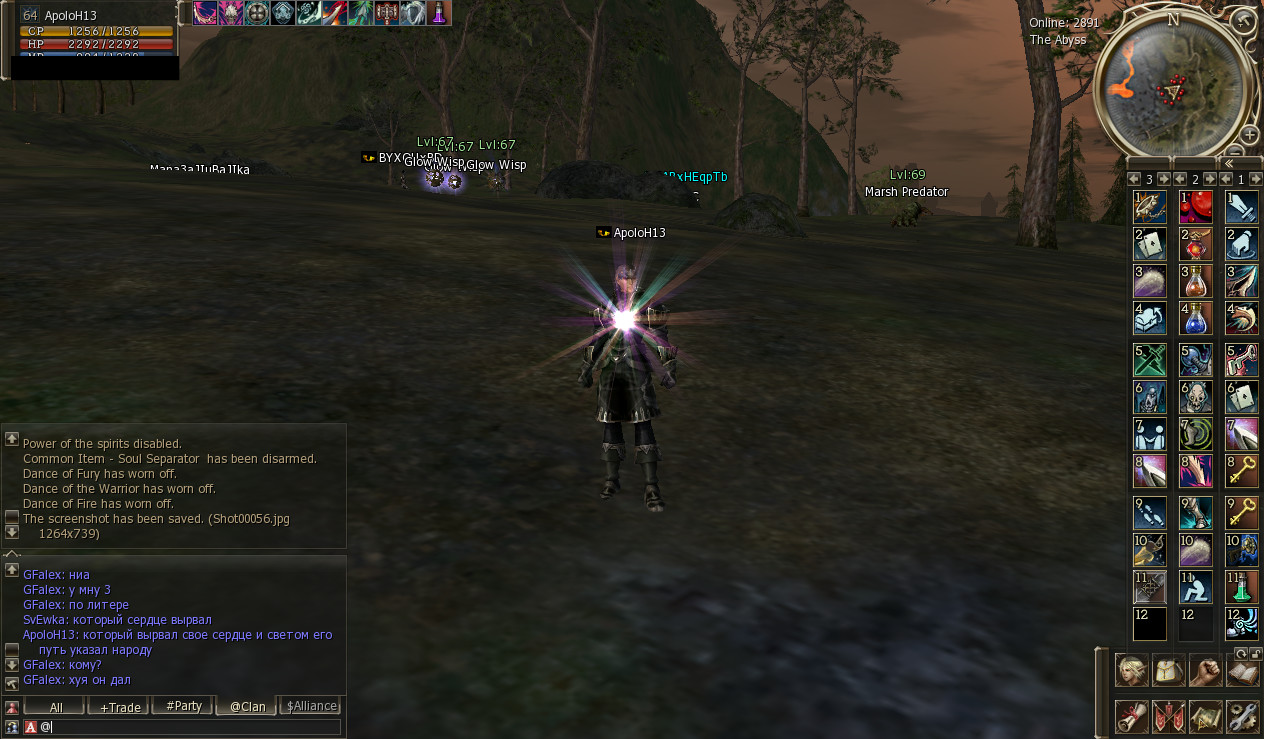
Task: Zoom in the minimap with plus button
Action: click(x=1249, y=135)
